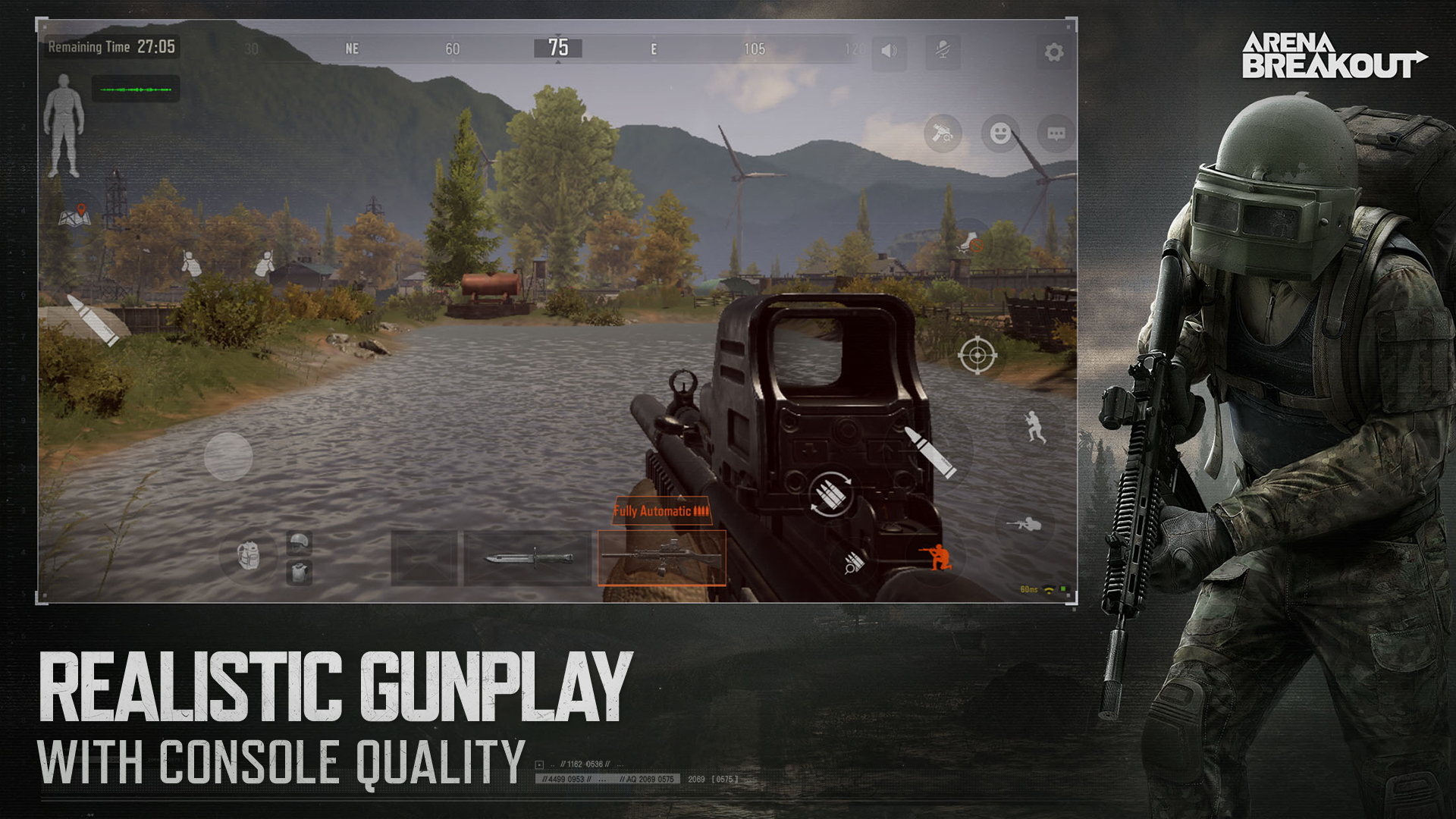This screenshot has height=819, width=1456.
Task: Open the settings gear
Action: 1053,52
